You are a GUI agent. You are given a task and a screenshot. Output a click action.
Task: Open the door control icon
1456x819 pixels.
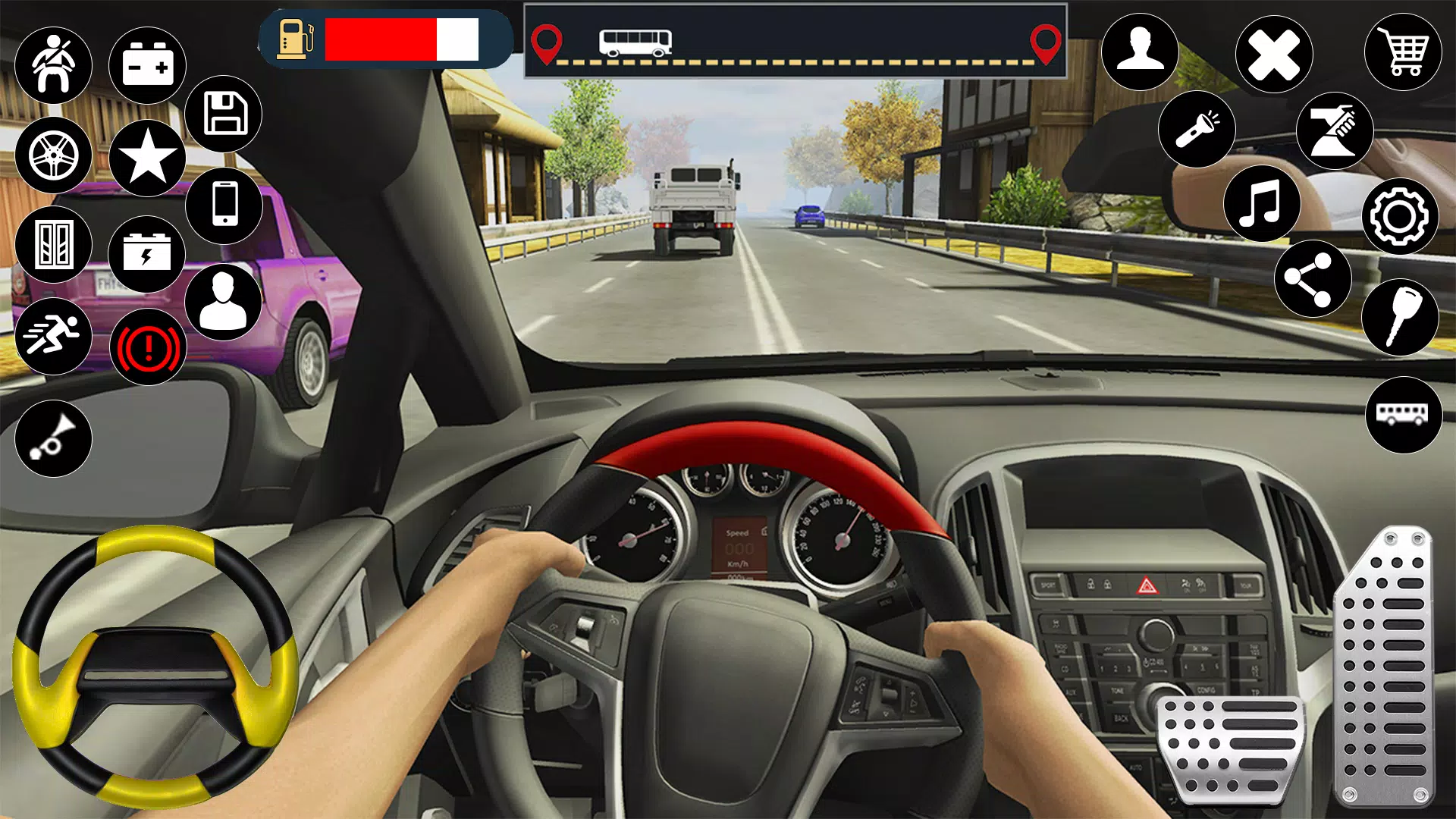[x=55, y=244]
